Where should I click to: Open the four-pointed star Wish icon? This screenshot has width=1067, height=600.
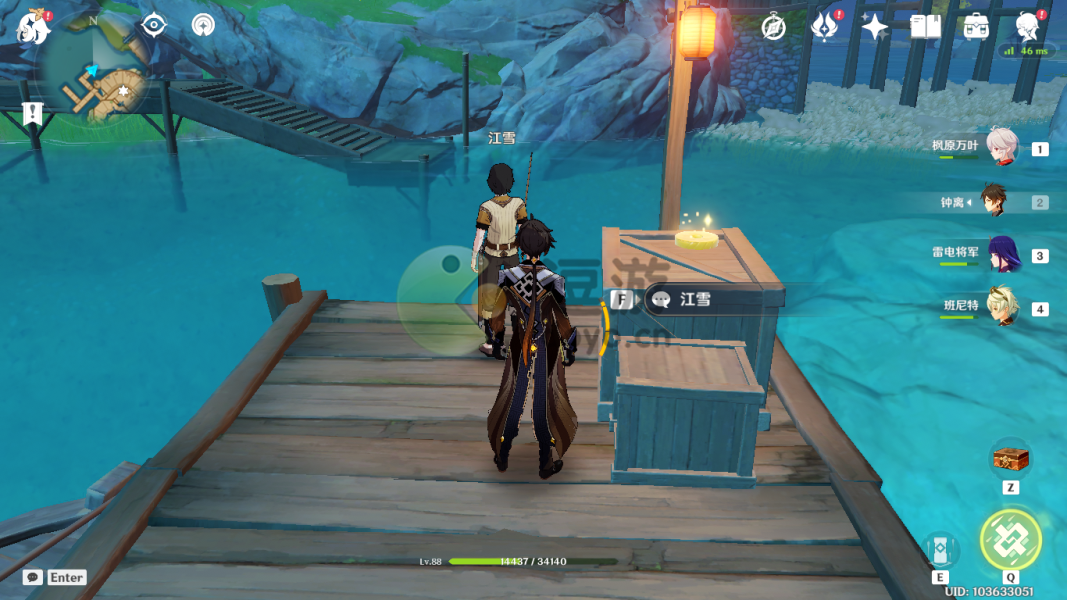coord(875,27)
